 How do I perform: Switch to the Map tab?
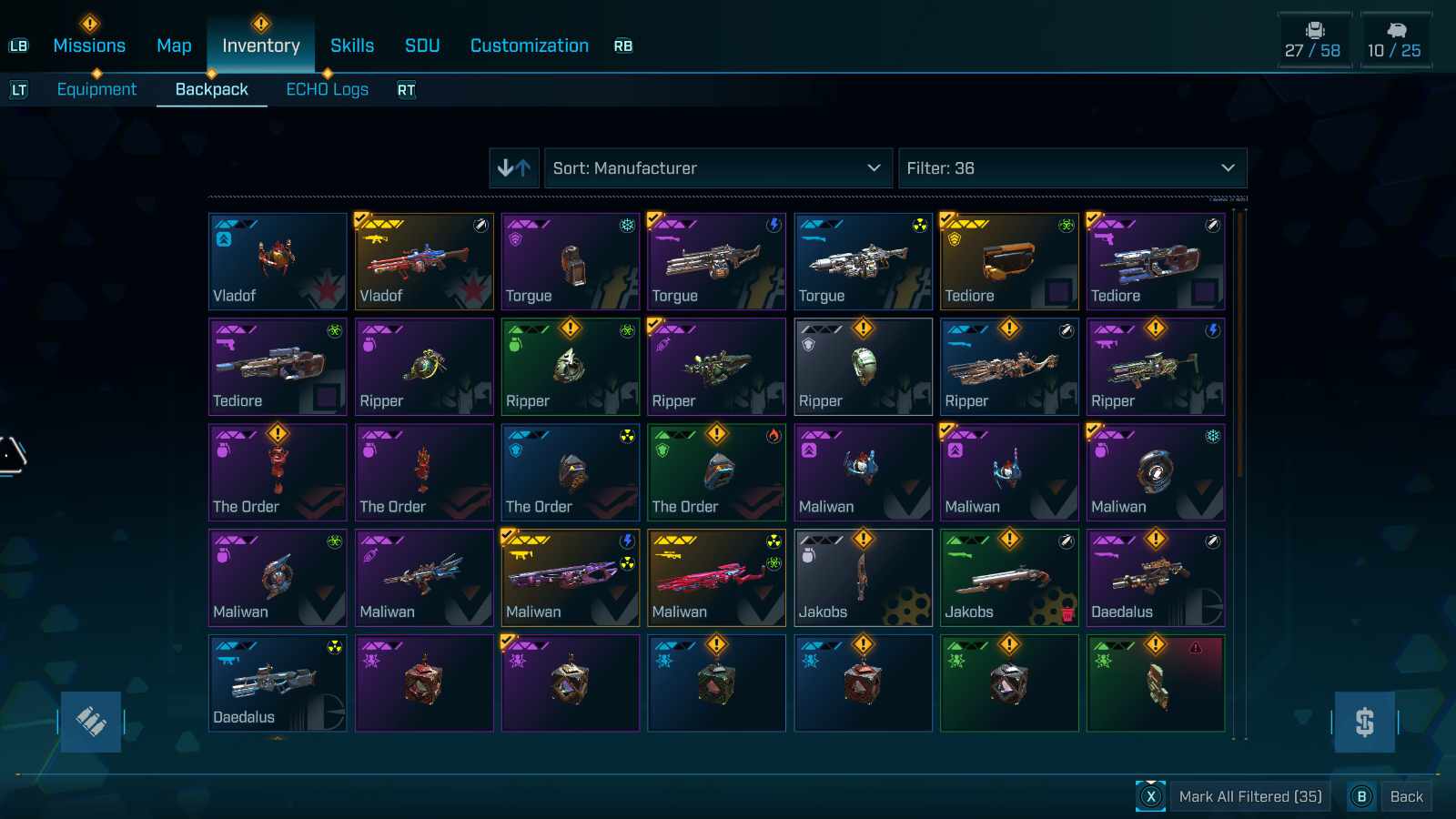[174, 45]
